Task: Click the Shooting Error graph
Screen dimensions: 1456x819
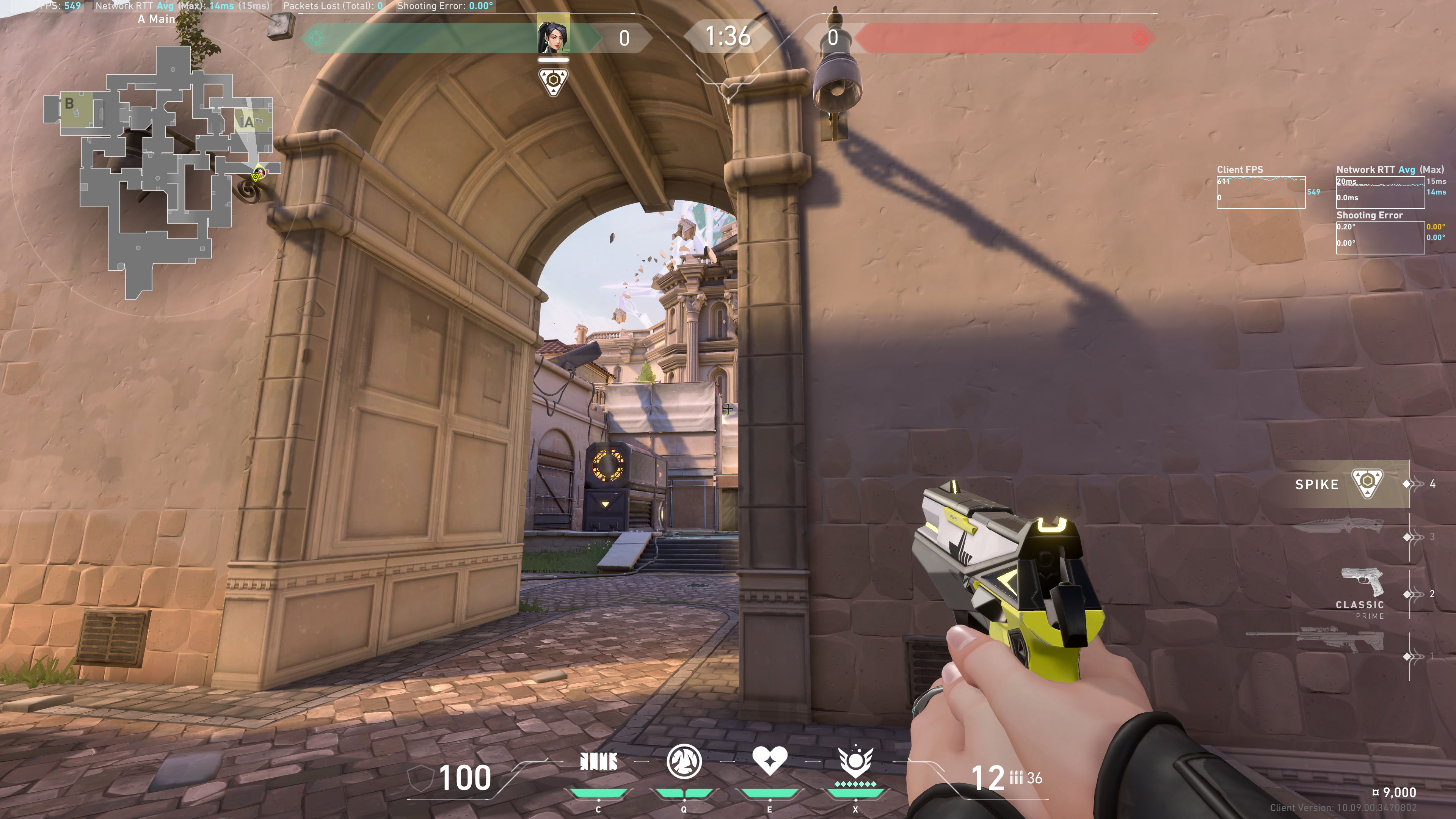Action: click(x=1380, y=237)
